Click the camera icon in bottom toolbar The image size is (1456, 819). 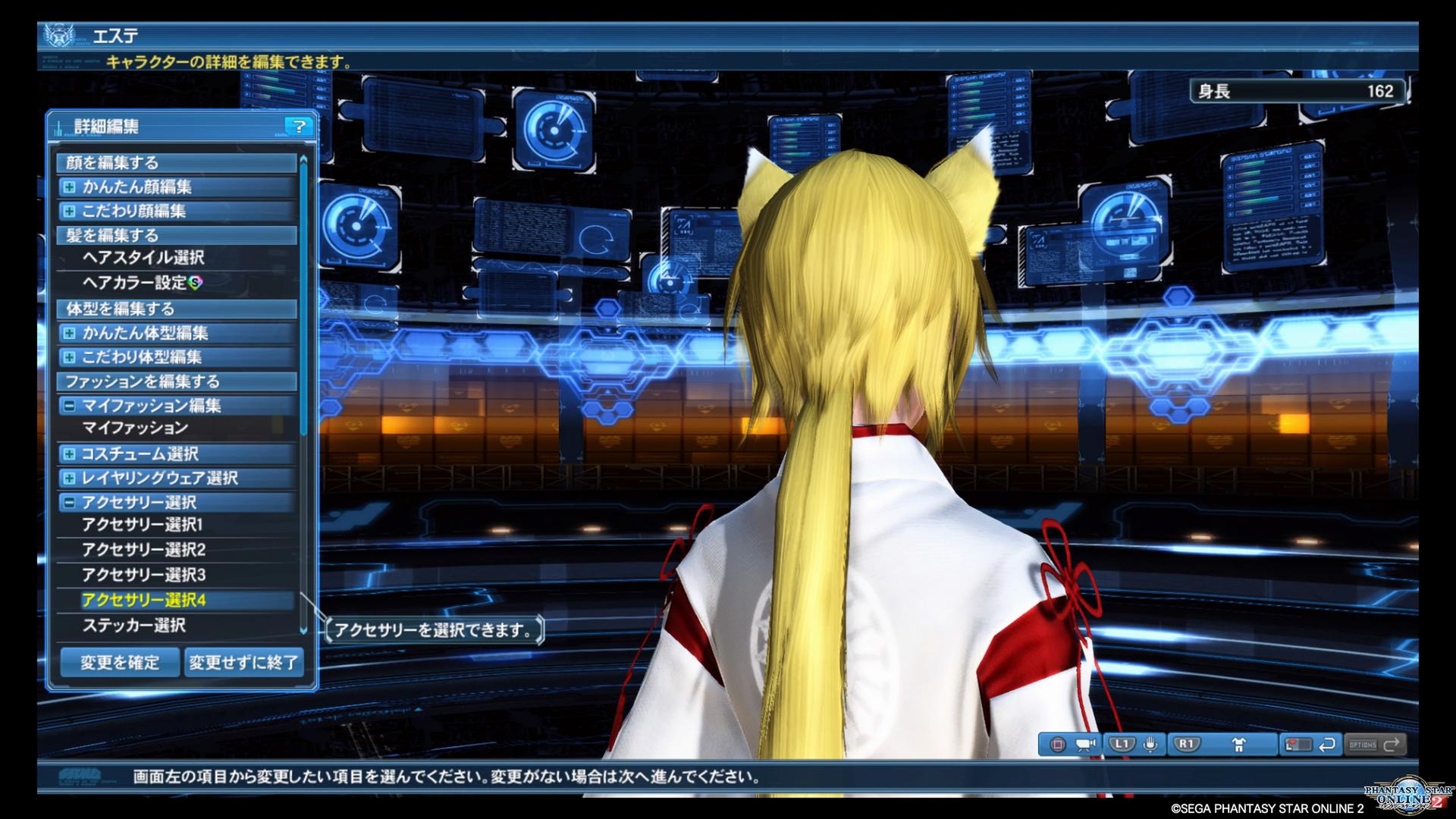coord(1085,744)
